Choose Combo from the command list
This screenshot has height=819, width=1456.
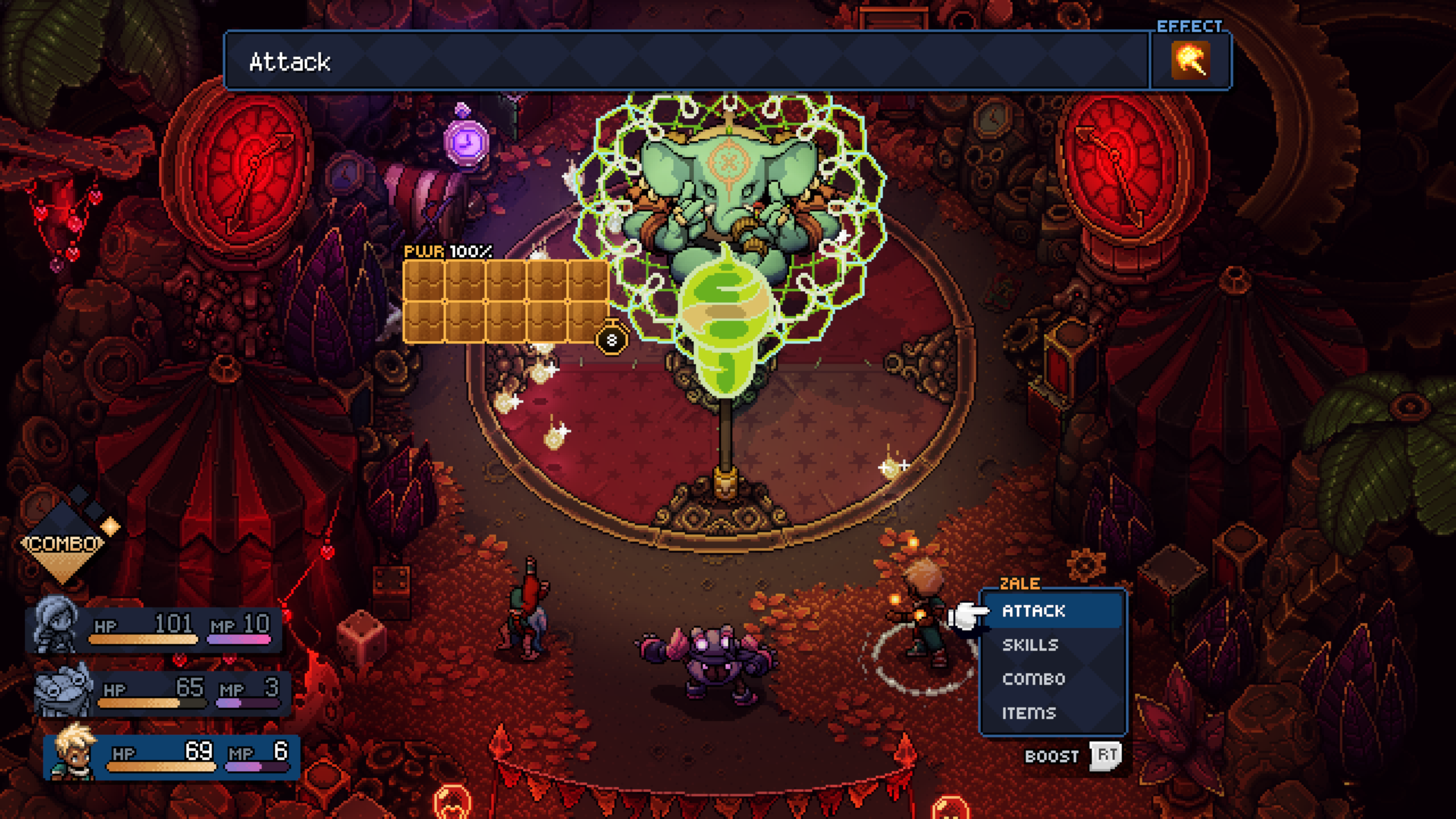(x=1033, y=679)
